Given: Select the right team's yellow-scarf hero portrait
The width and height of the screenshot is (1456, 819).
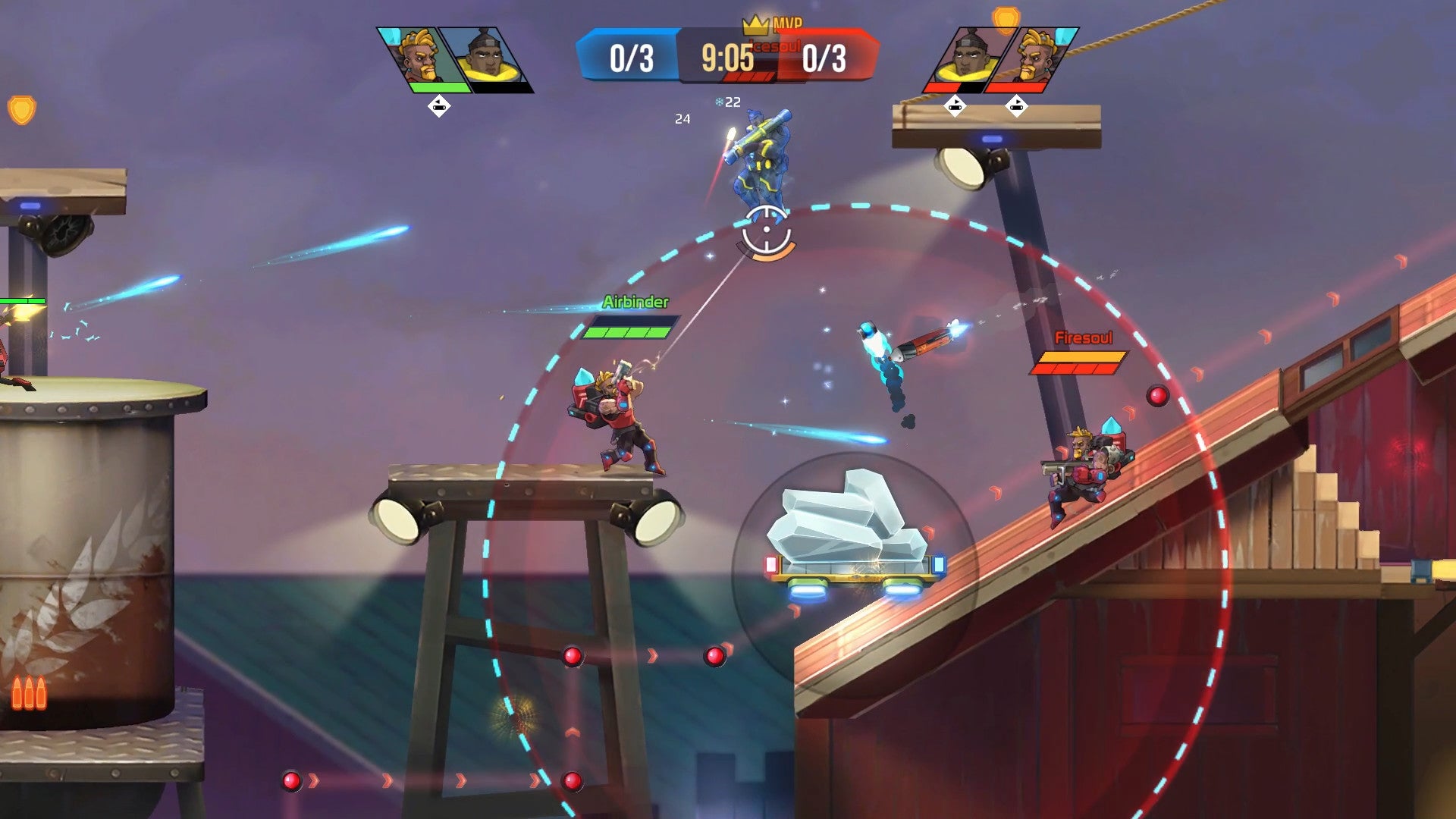Looking at the screenshot, I should (967, 58).
